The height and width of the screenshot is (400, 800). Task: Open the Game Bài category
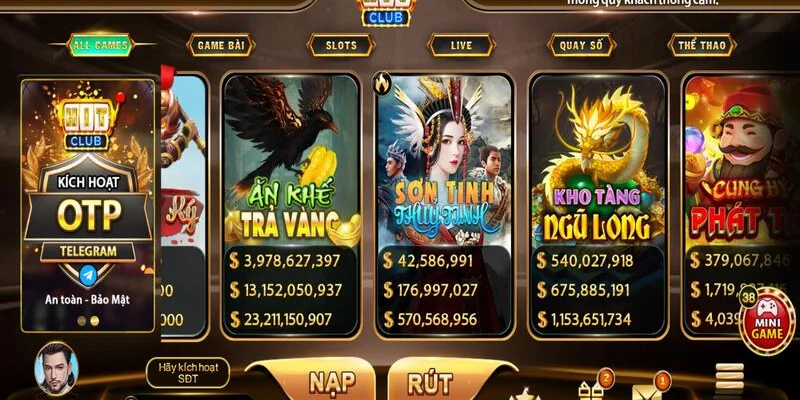coord(220,44)
